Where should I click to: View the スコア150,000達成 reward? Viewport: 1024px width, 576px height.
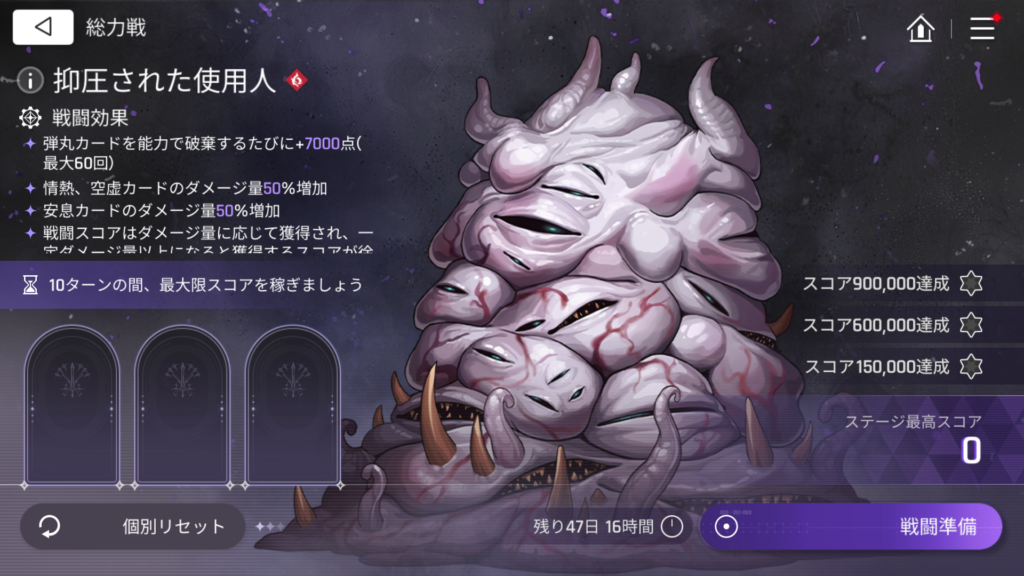pyautogui.click(x=970, y=366)
